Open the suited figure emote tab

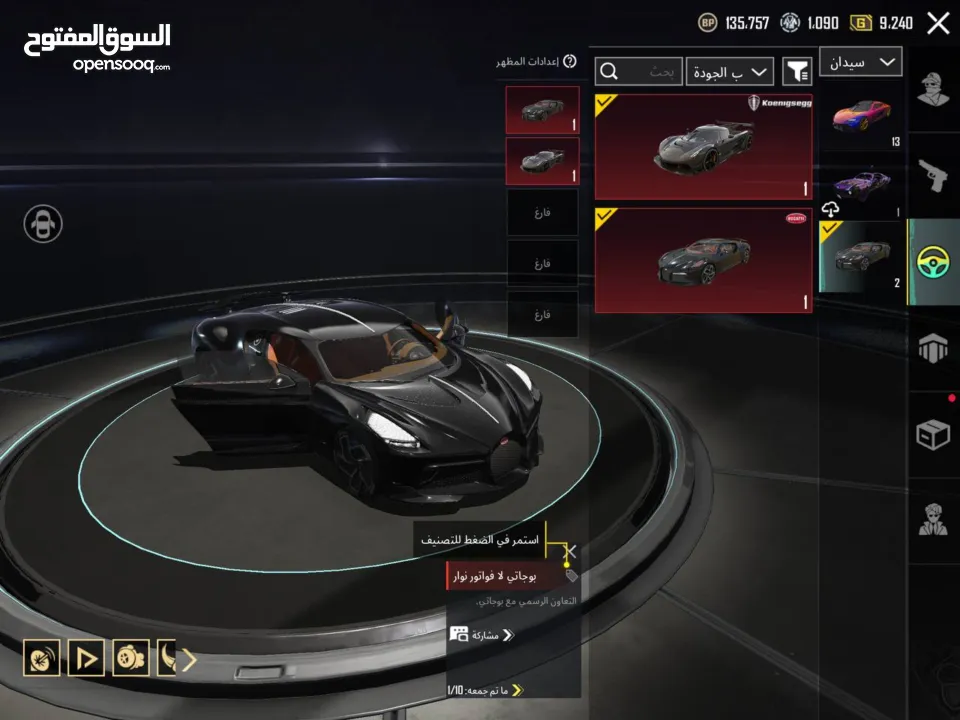(x=933, y=518)
